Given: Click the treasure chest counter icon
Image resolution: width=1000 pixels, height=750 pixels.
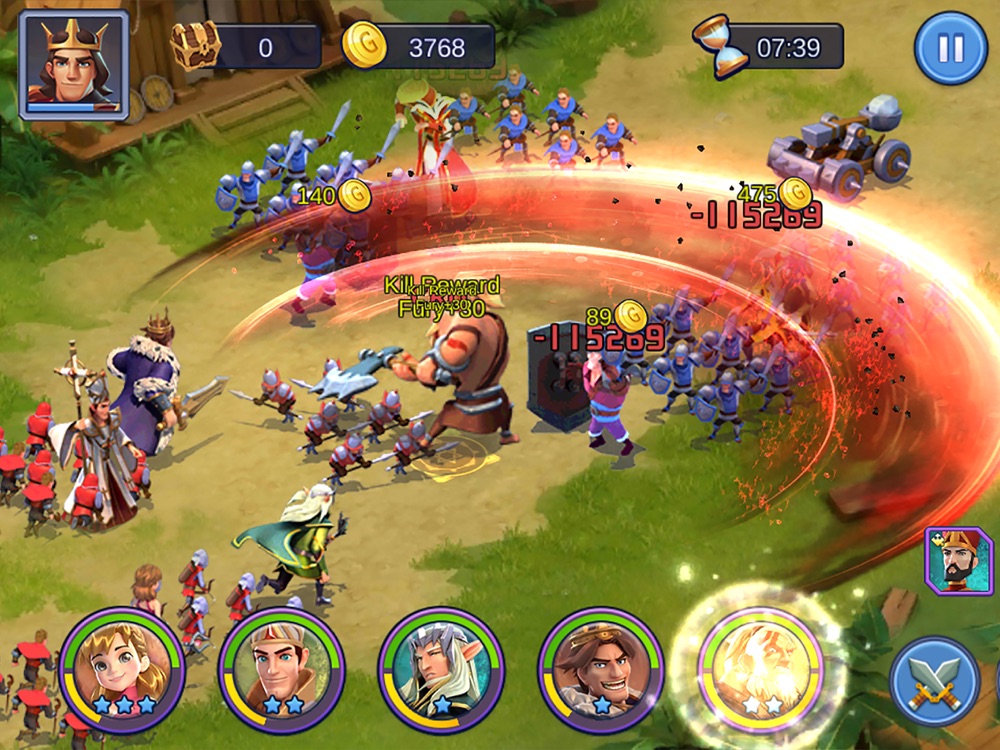Looking at the screenshot, I should [x=195, y=45].
